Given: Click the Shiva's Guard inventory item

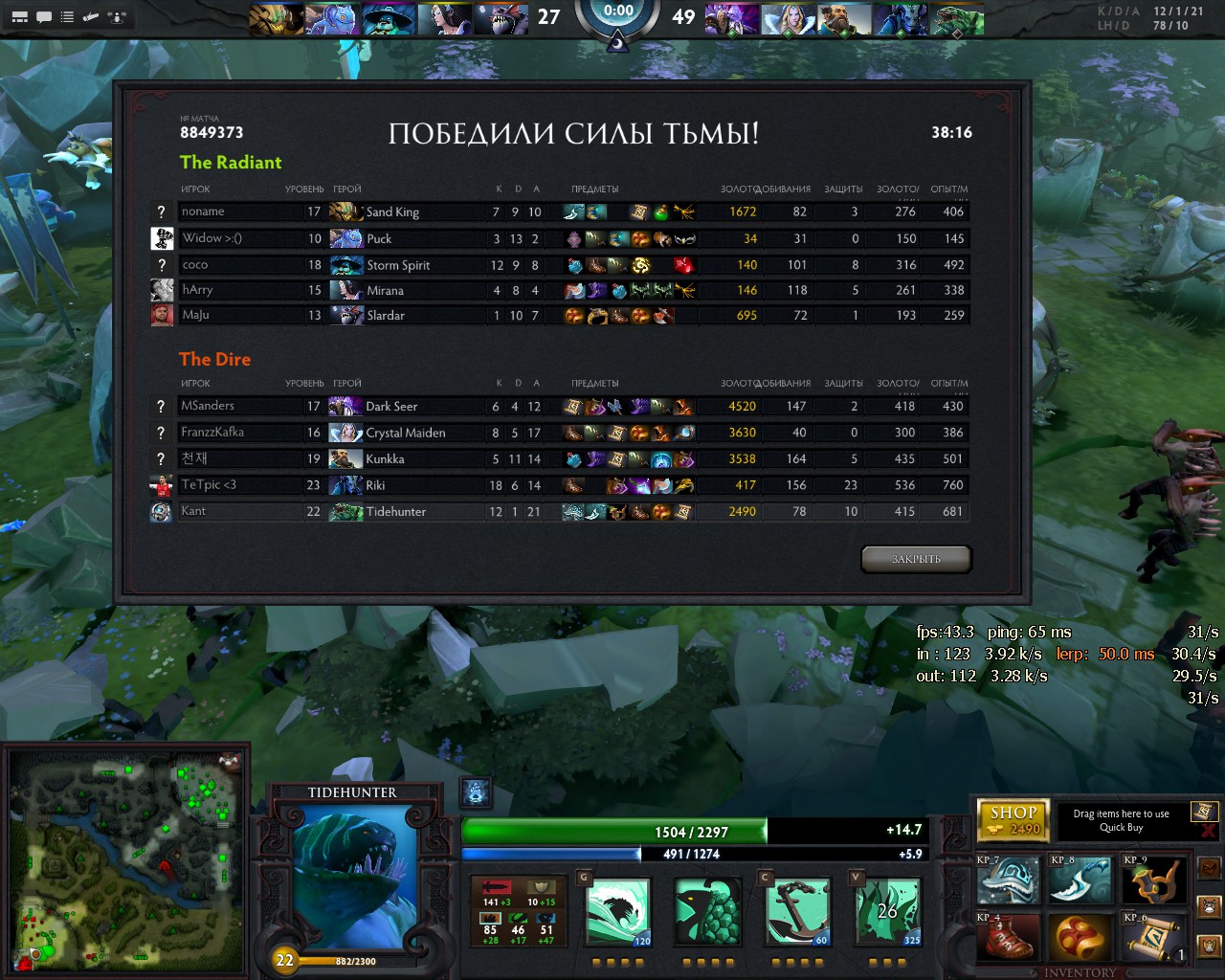Looking at the screenshot, I should pos(1008,880).
